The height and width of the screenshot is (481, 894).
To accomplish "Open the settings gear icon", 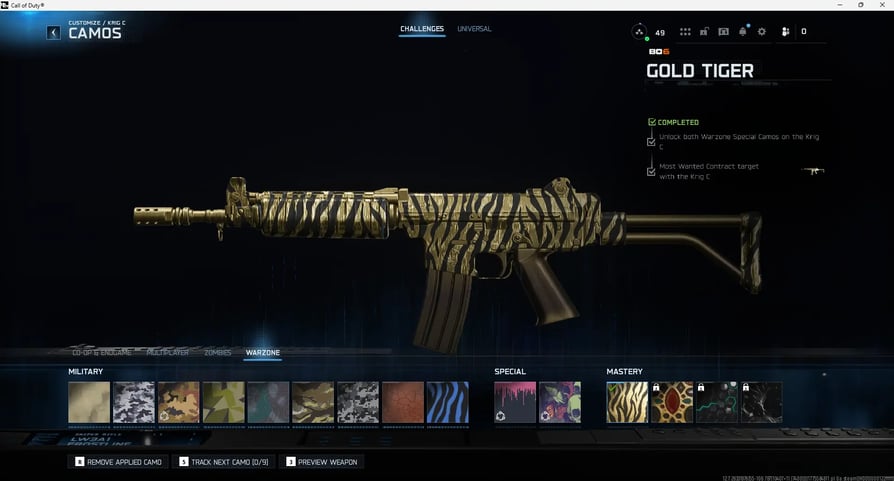I will [x=762, y=32].
